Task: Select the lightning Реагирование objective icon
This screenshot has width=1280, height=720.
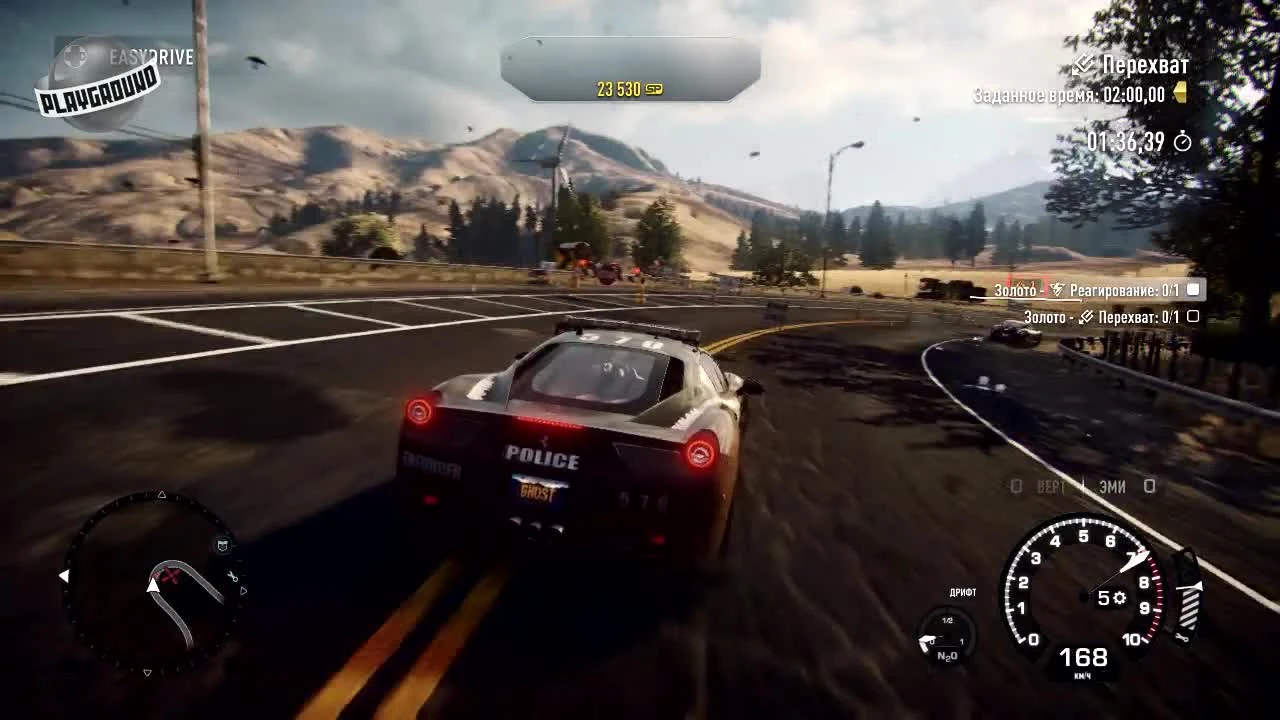Action: click(1058, 290)
